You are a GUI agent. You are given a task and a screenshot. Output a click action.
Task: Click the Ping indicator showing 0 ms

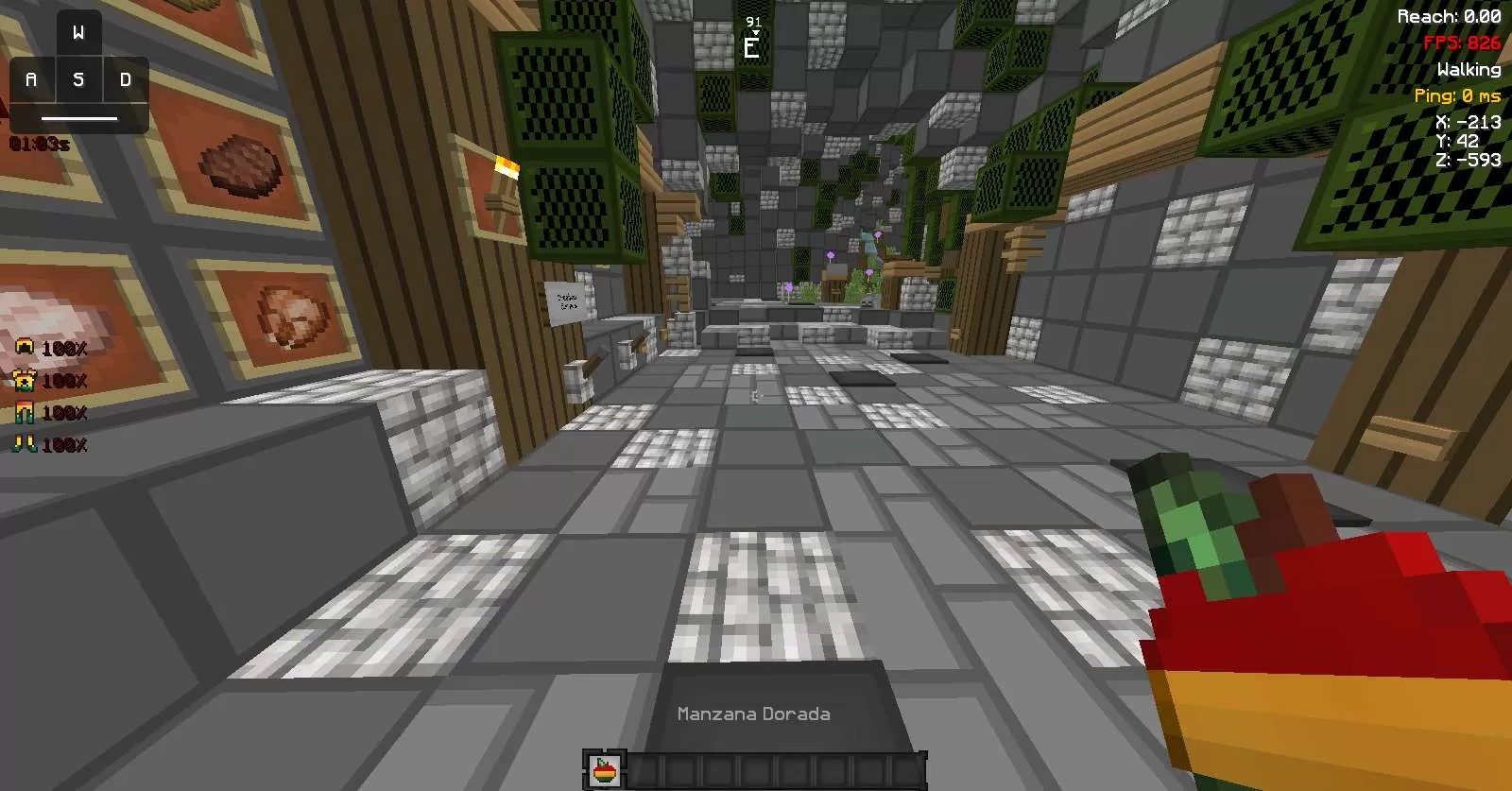tap(1459, 95)
